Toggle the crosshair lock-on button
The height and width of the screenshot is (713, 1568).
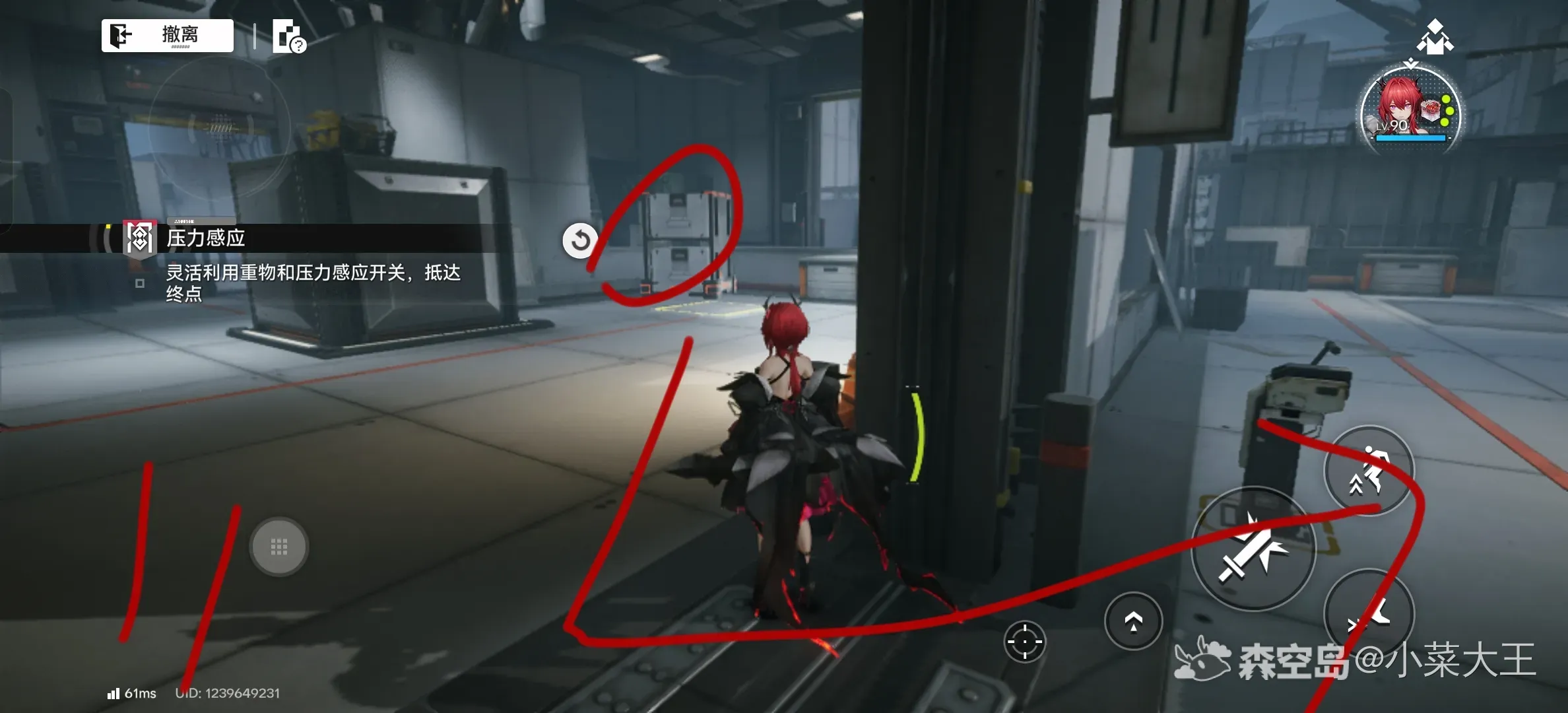click(x=1024, y=641)
